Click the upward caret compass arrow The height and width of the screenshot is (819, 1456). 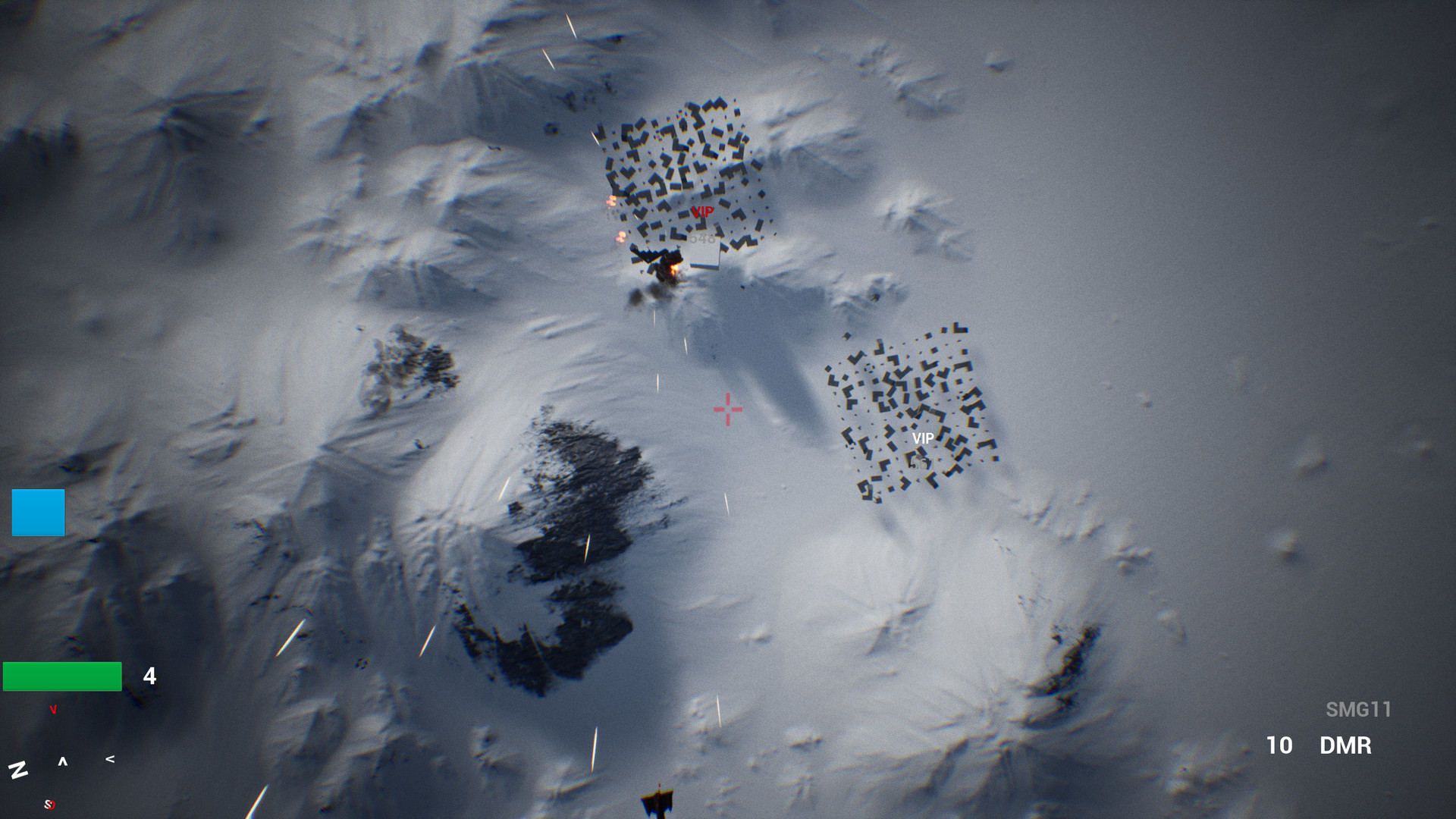click(x=62, y=761)
